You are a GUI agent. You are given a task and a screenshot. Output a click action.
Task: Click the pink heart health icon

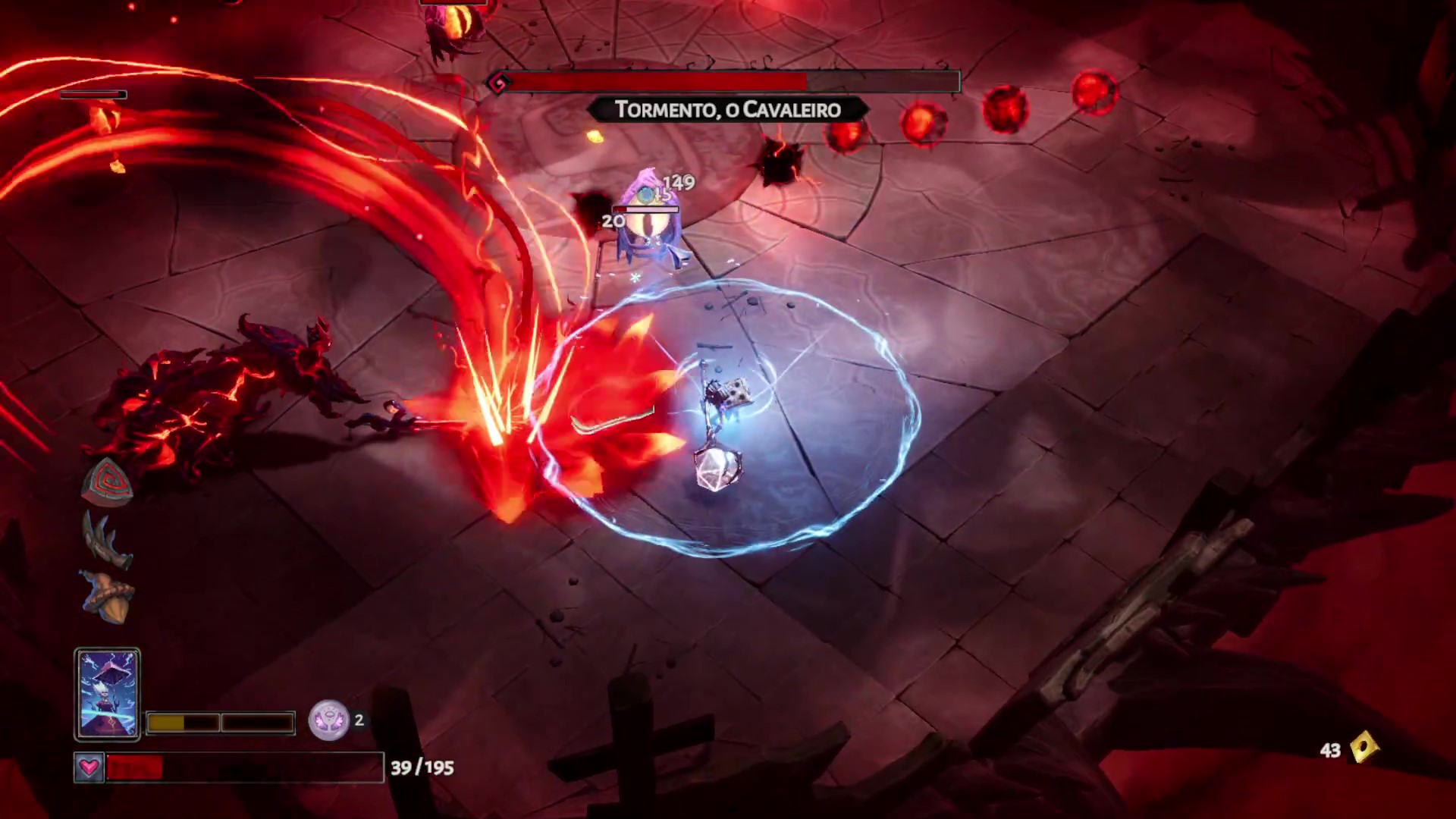(89, 767)
